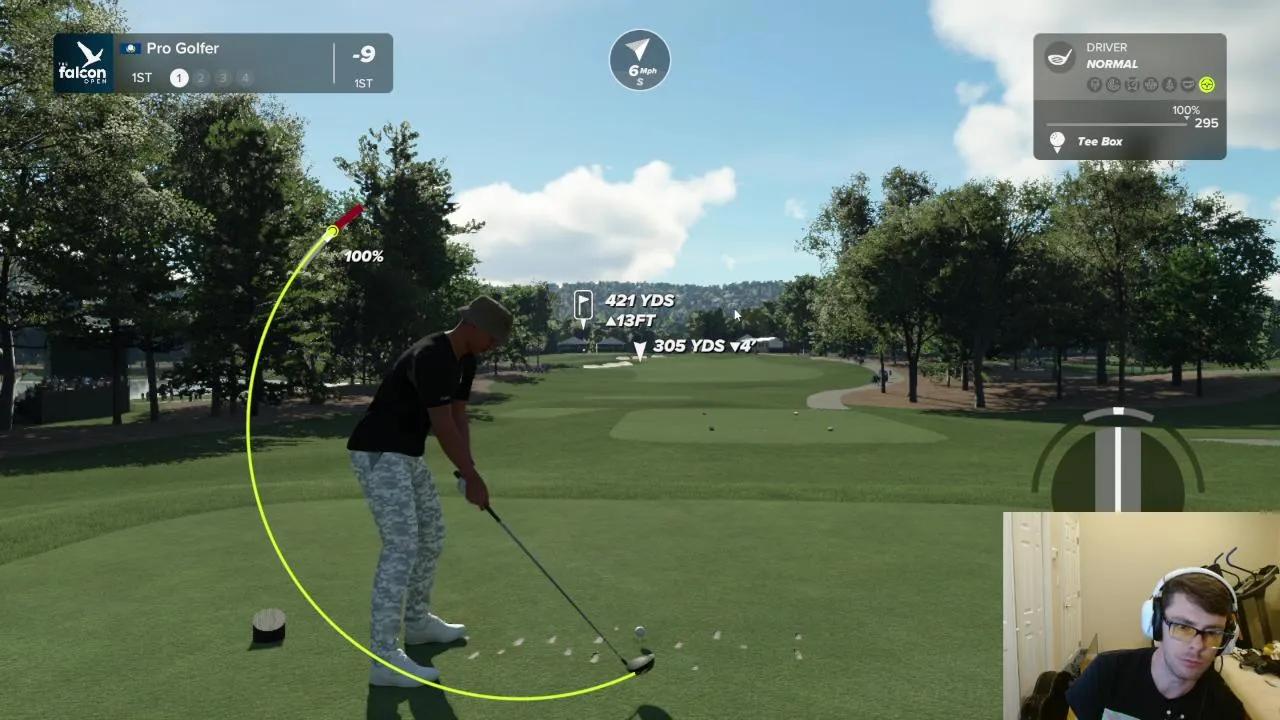
Task: Click the 305 YDS aim marker
Action: (640, 349)
